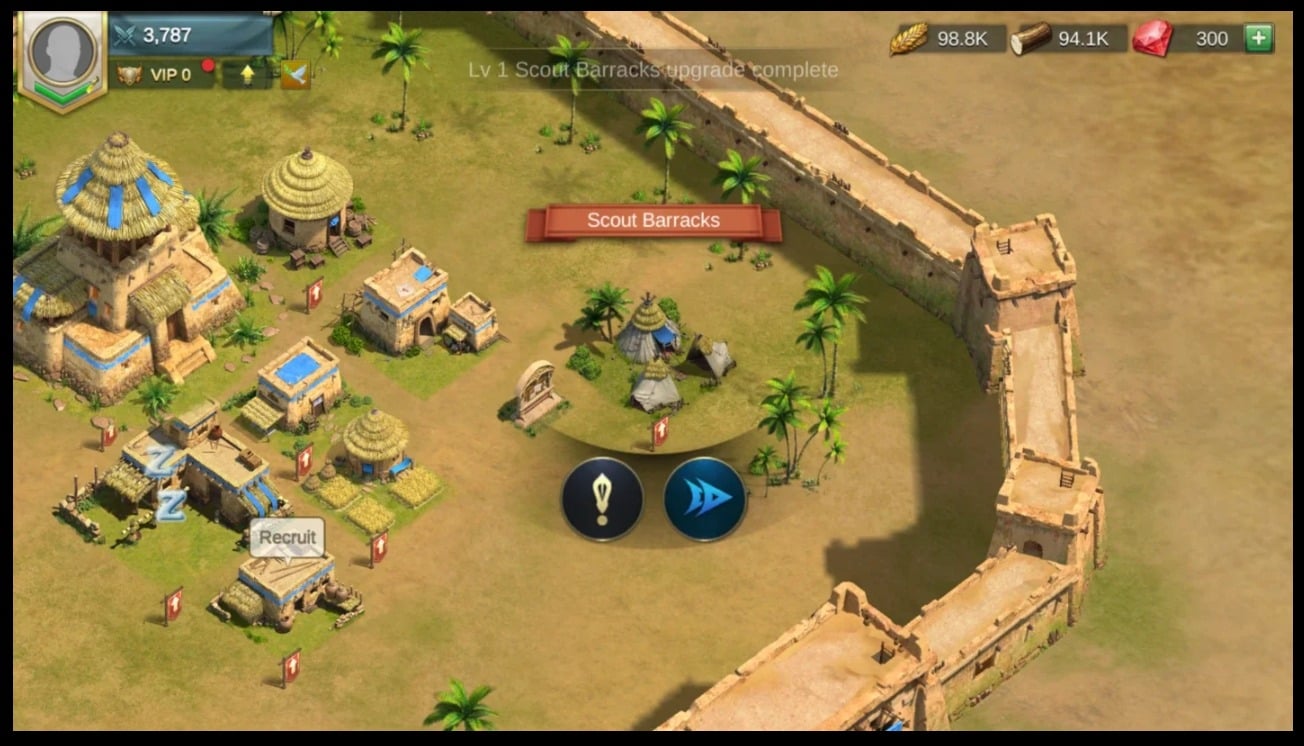1304x746 pixels.
Task: Add gems with the green plus button
Action: click(x=1258, y=39)
